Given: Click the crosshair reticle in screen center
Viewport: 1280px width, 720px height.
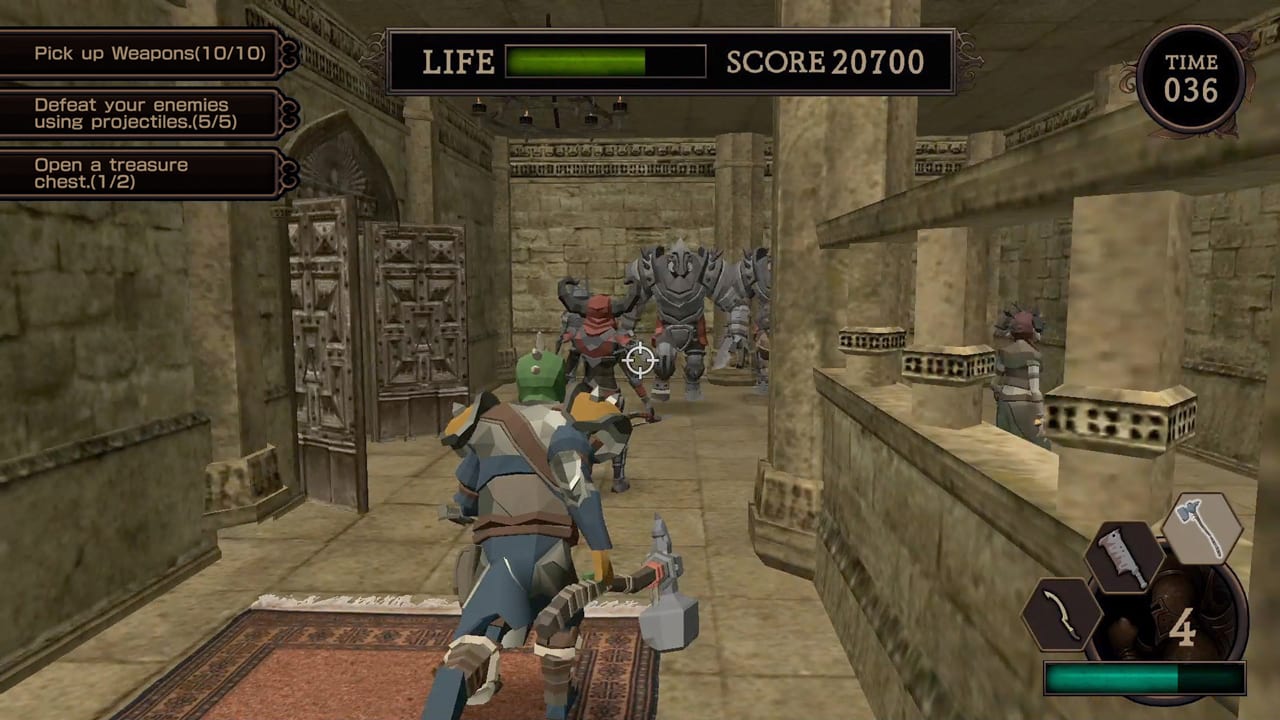Looking at the screenshot, I should point(639,361).
